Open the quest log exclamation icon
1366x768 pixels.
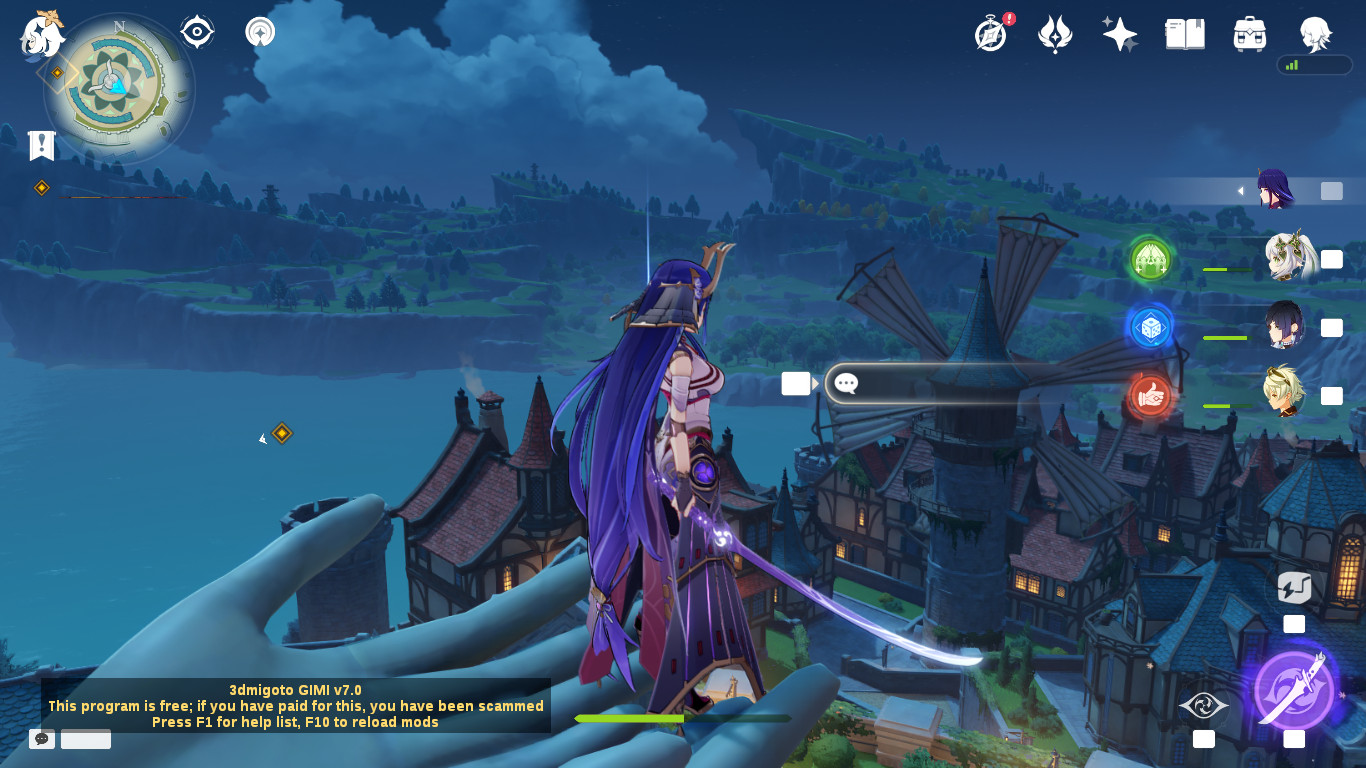click(41, 146)
